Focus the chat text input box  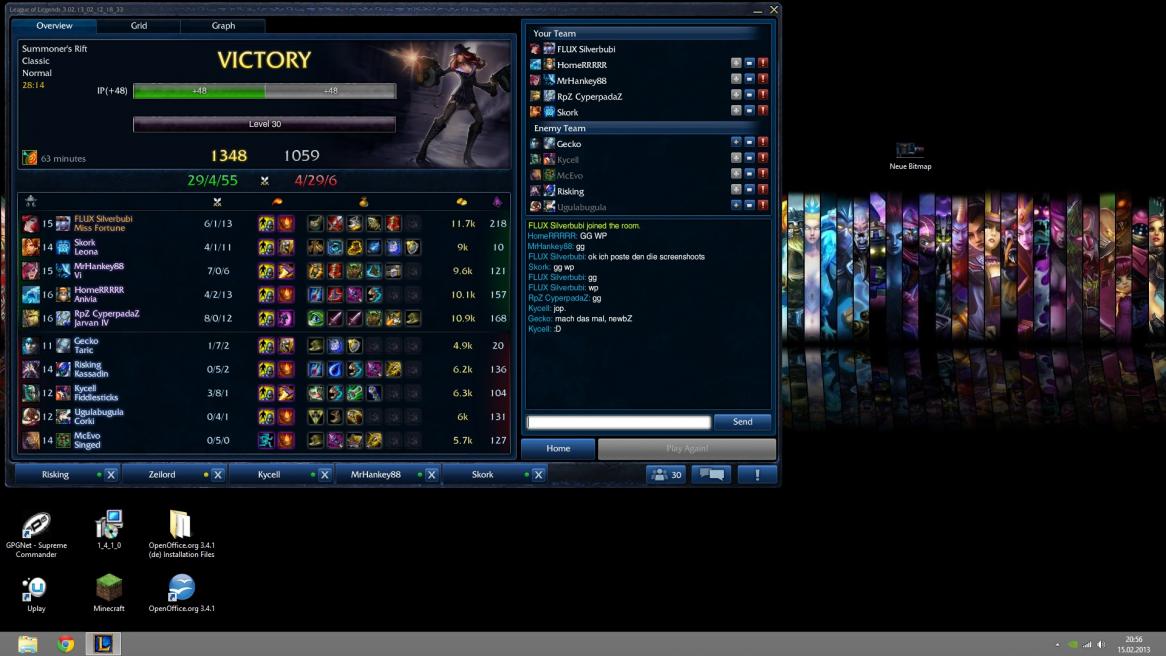[619, 422]
